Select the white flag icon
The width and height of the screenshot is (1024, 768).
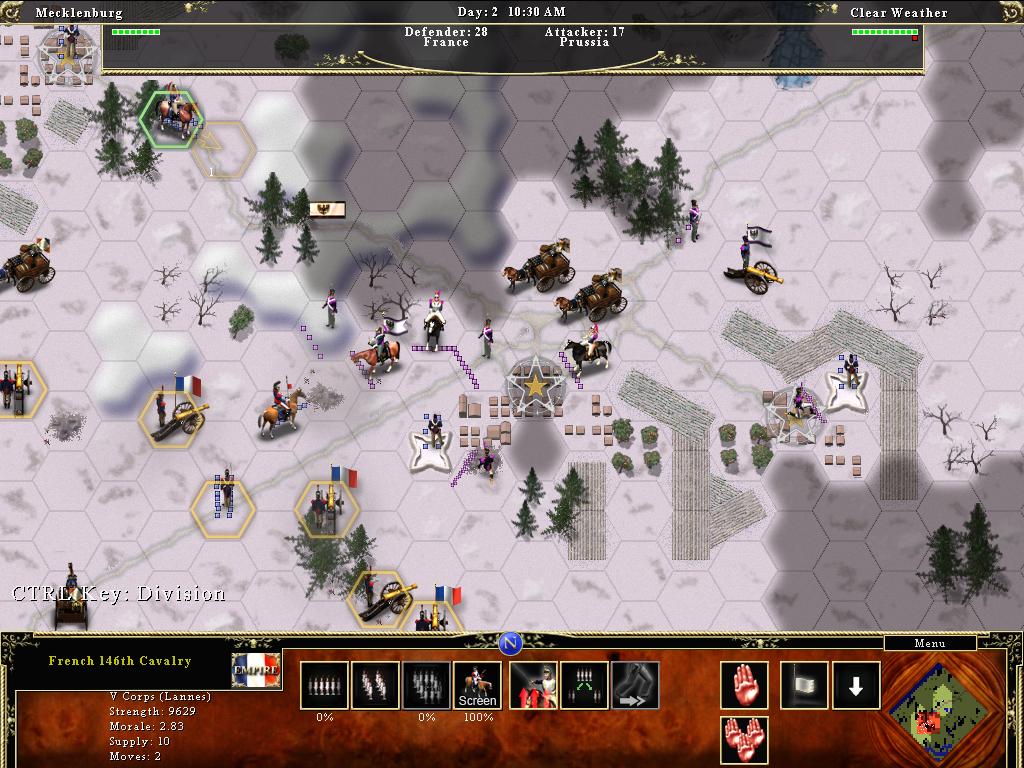click(x=804, y=686)
